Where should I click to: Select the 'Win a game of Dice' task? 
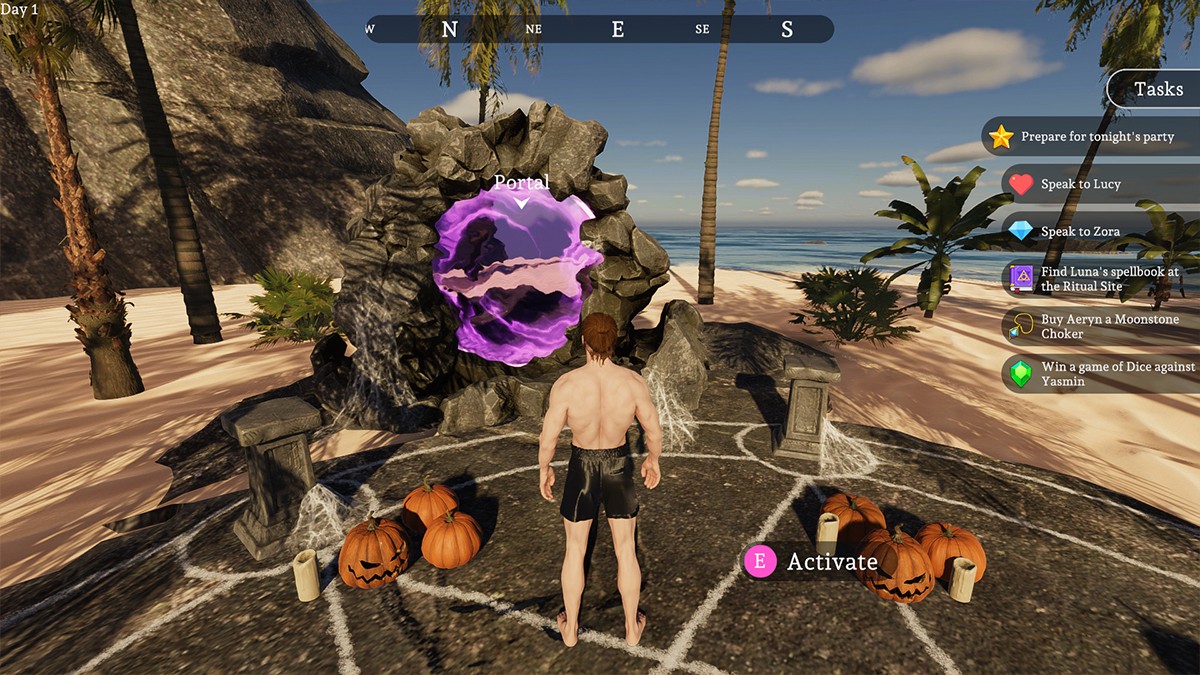[x=1100, y=374]
